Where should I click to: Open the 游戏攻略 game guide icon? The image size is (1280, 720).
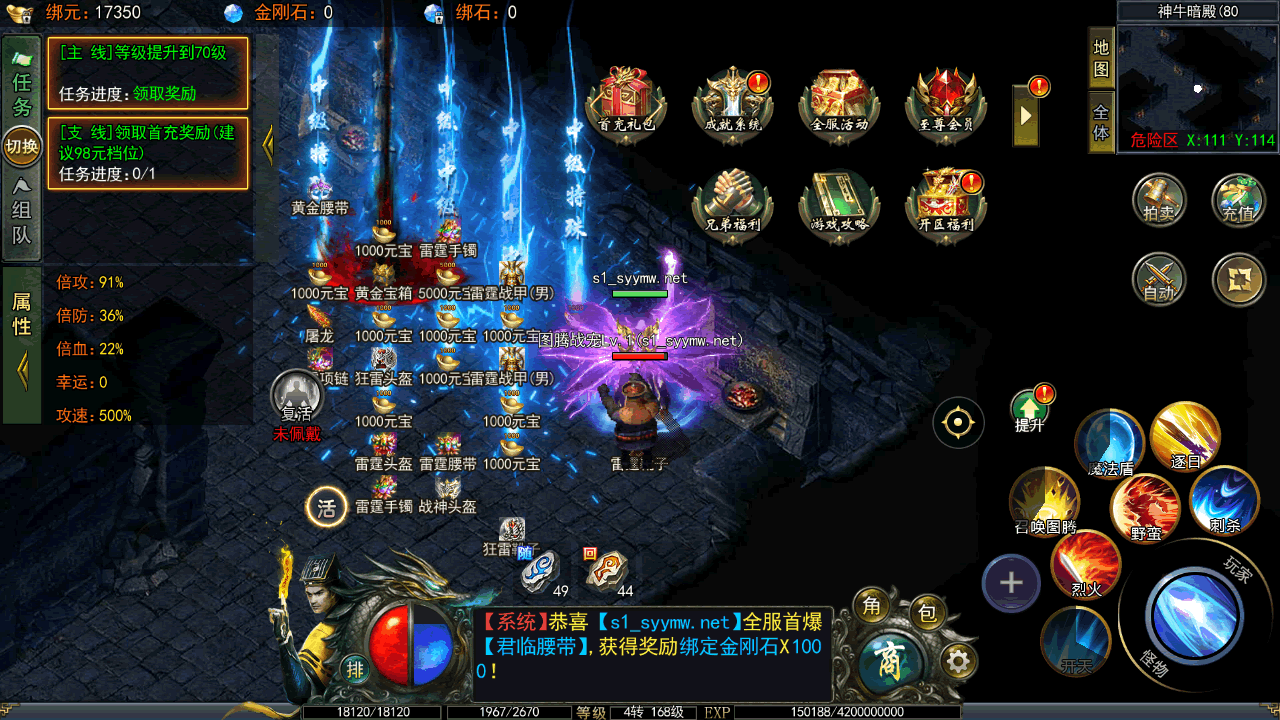(x=839, y=202)
